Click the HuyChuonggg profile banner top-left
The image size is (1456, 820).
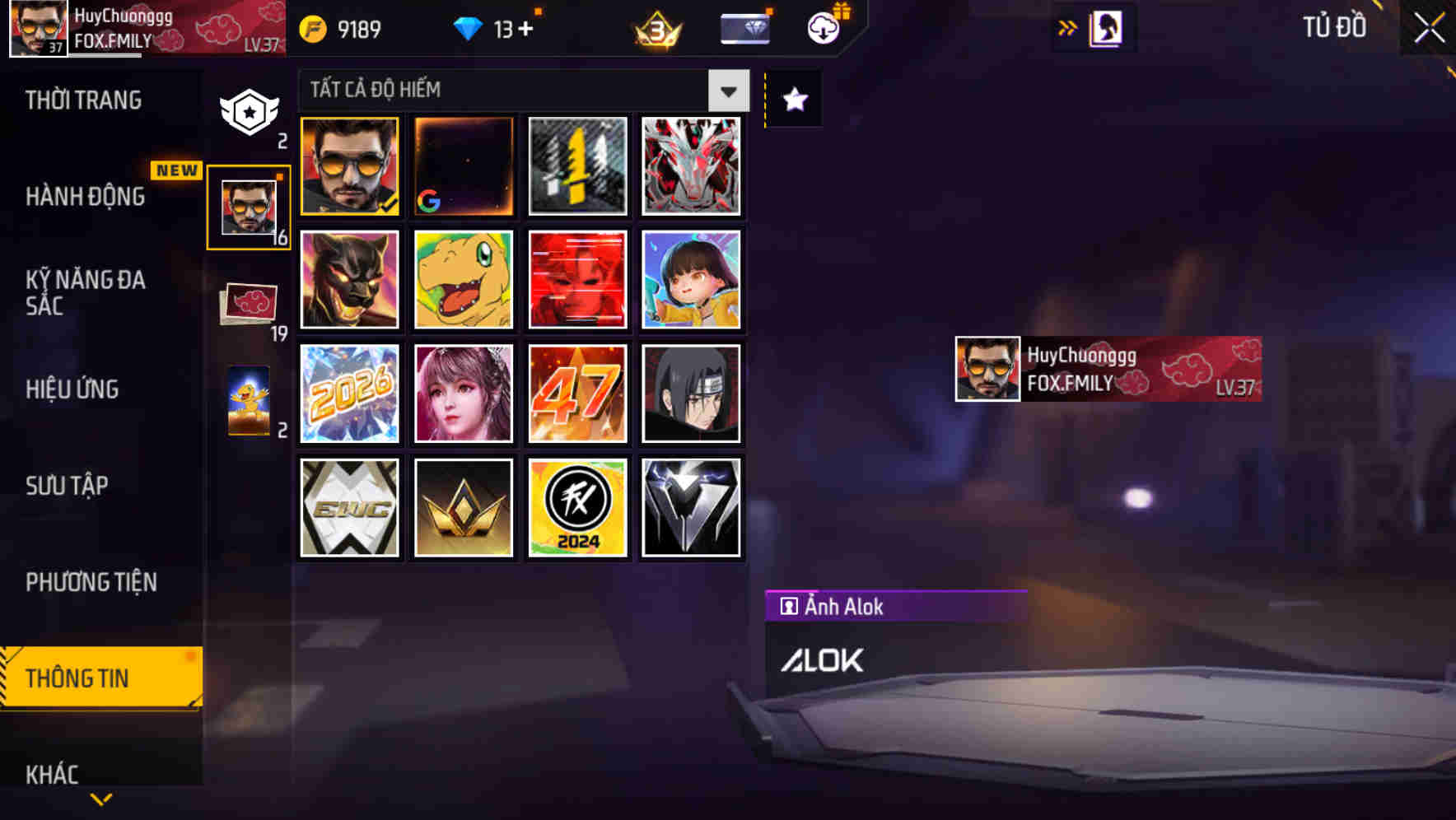99,26
